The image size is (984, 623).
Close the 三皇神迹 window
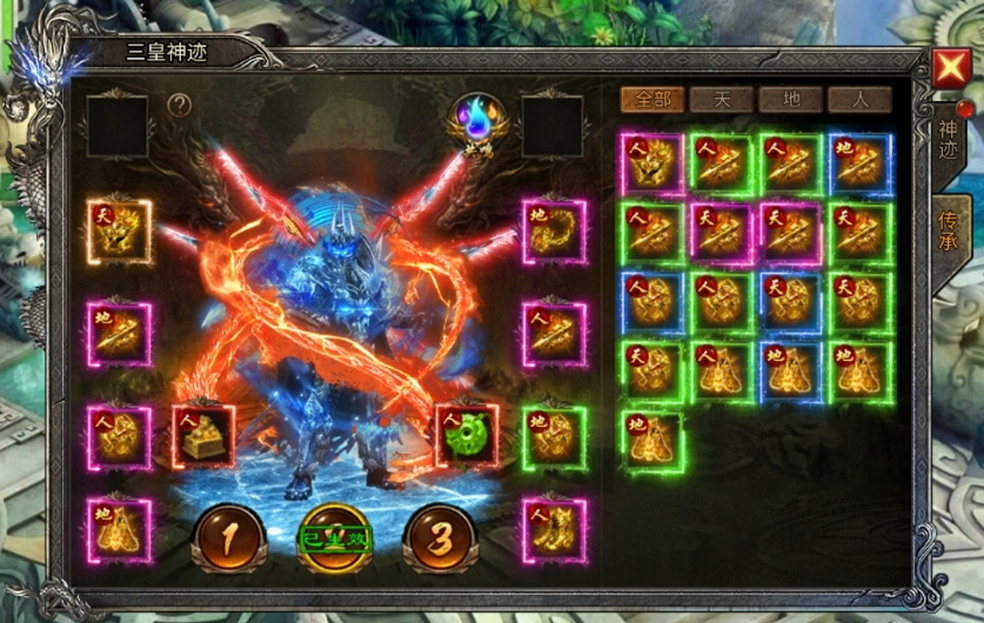pyautogui.click(x=950, y=69)
